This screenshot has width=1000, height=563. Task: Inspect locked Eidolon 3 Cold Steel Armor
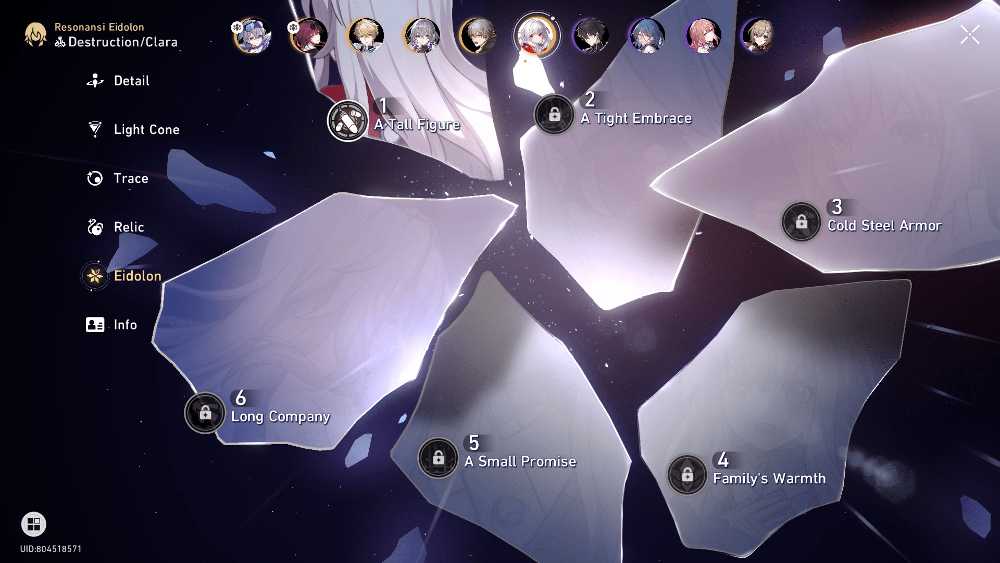click(801, 221)
